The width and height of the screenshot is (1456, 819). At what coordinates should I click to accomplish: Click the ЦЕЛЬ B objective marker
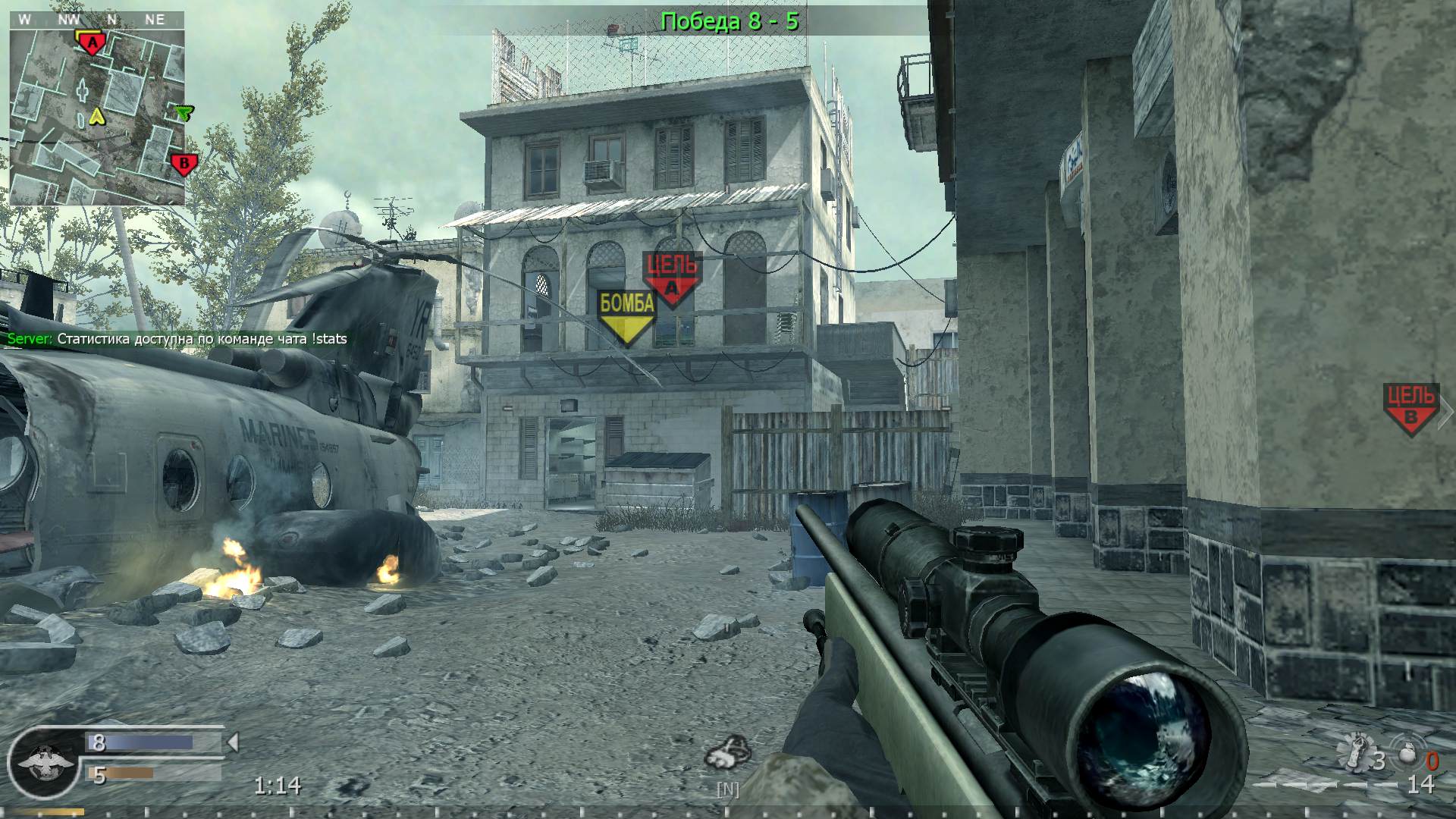(1410, 403)
